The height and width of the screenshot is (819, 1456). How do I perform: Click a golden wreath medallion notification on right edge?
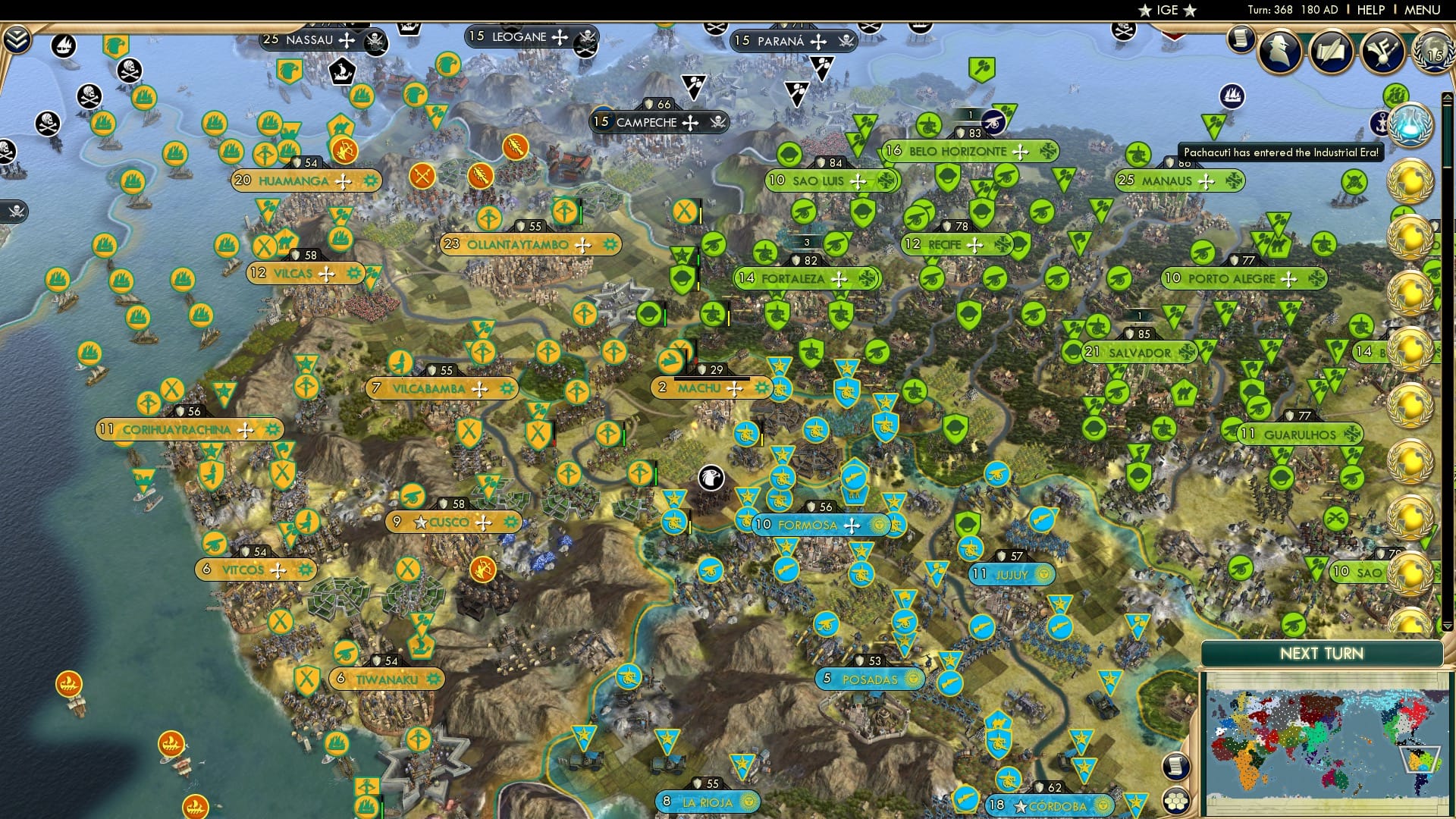[1410, 182]
